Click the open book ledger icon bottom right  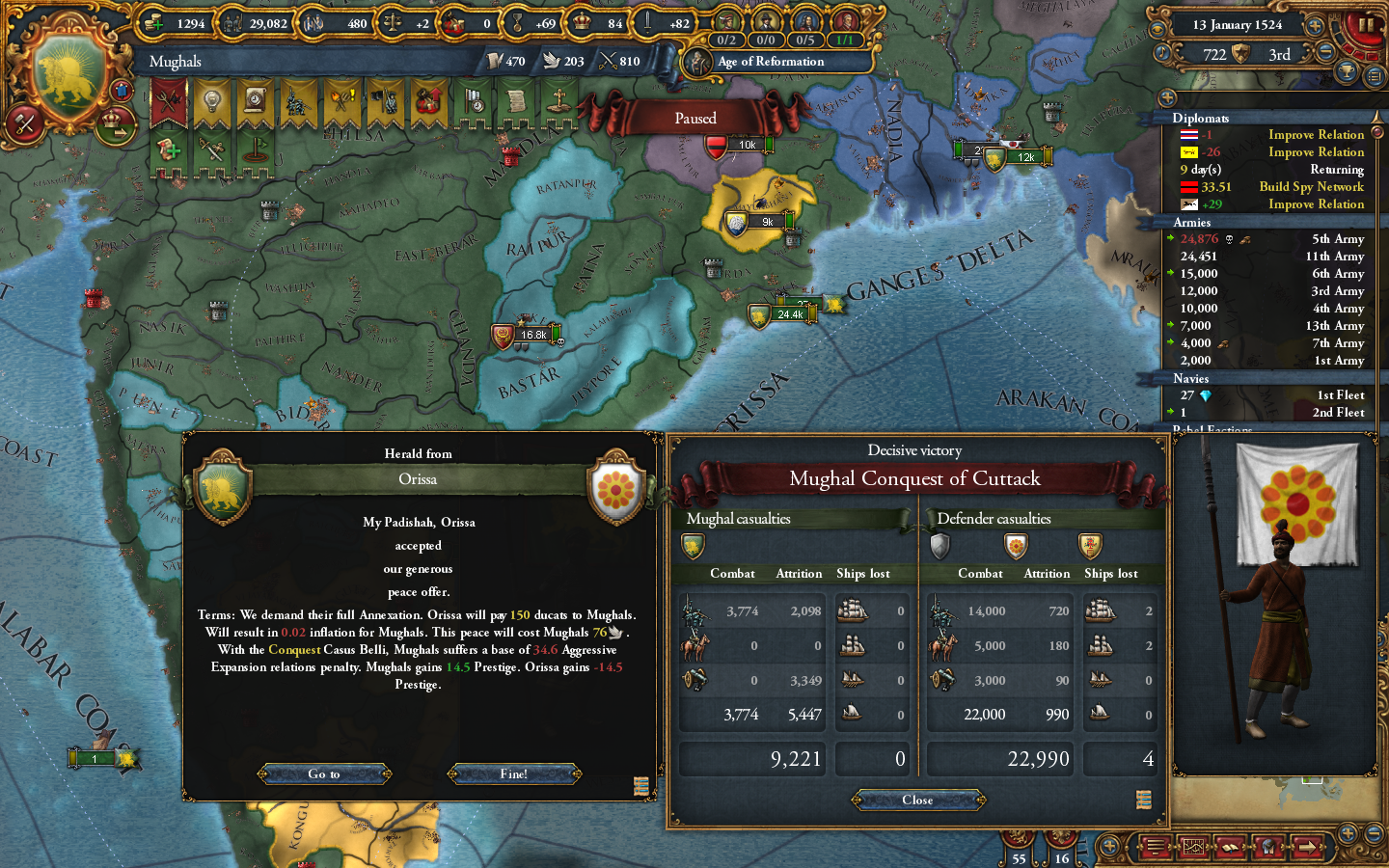[x=1230, y=848]
